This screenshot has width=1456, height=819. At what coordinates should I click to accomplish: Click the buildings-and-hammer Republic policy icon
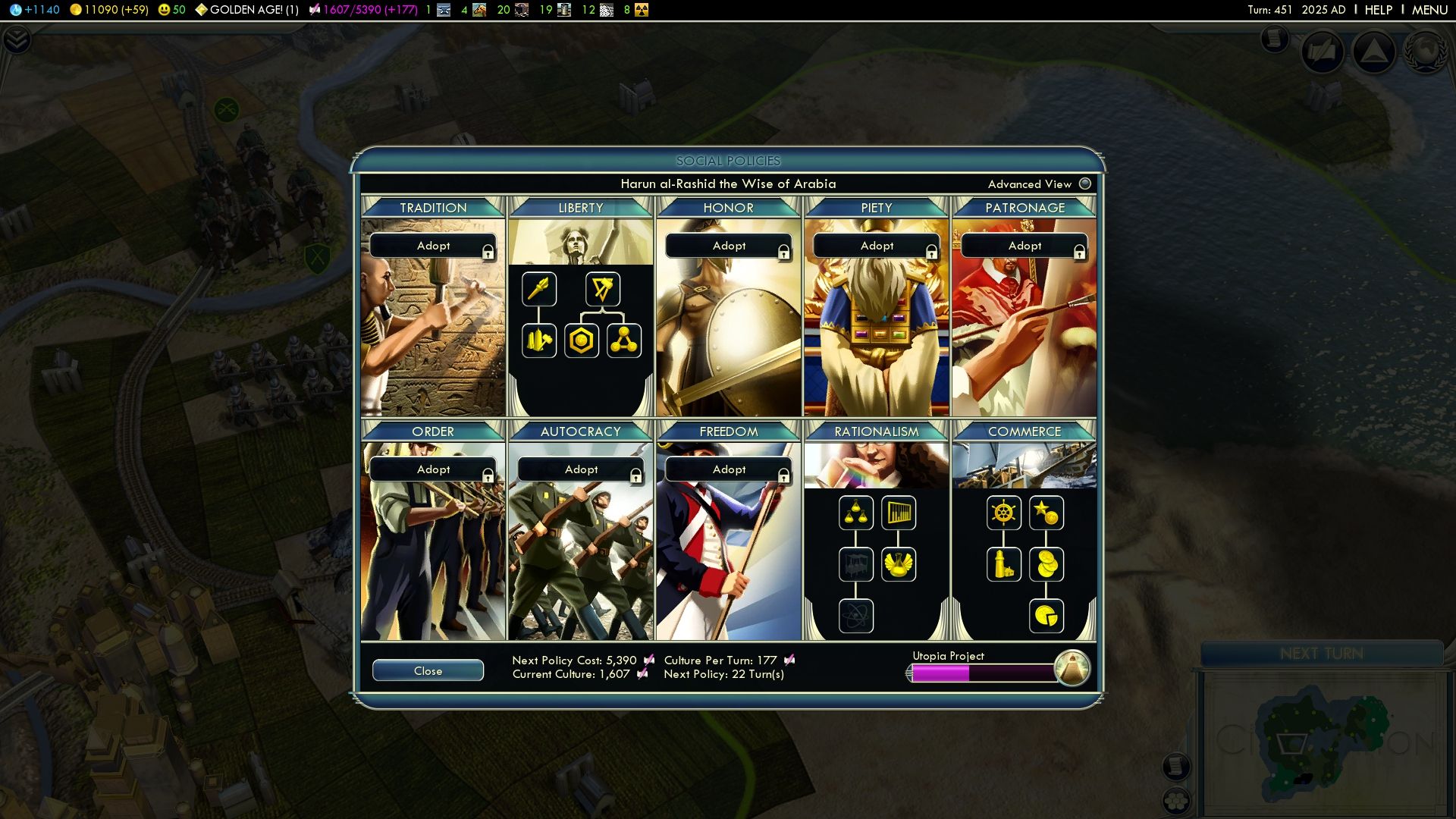tap(539, 340)
